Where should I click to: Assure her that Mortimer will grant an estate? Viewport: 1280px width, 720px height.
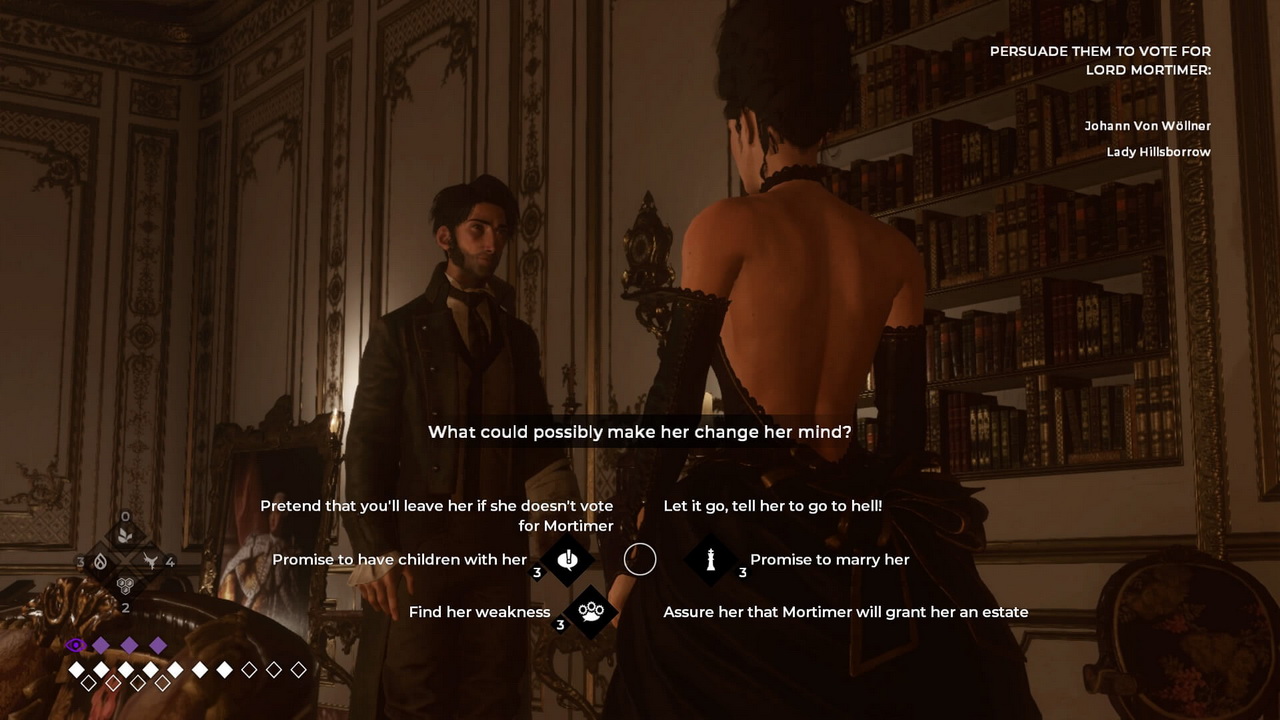[x=845, y=612]
